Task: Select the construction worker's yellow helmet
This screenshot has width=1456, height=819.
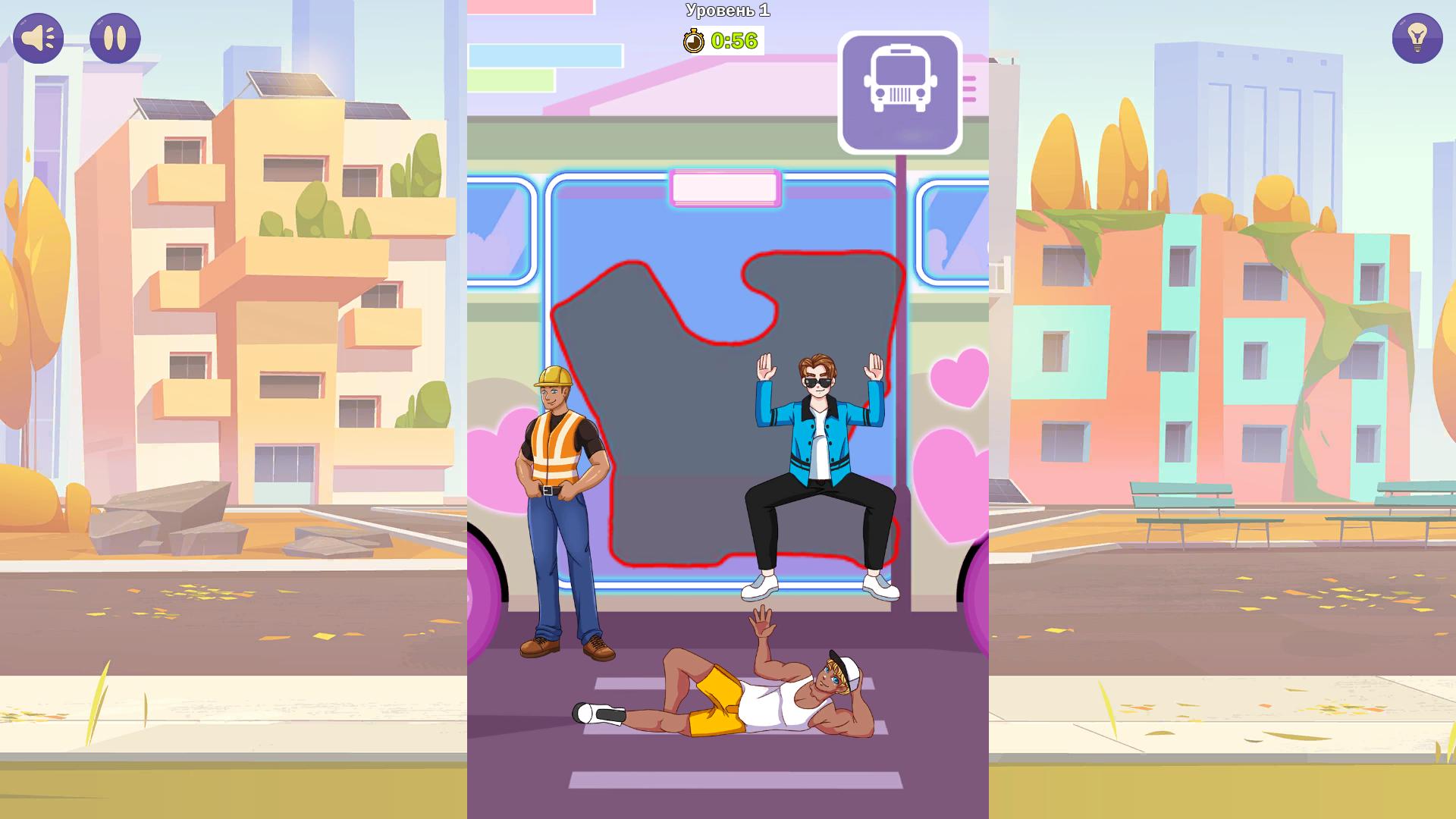Action: 554,377
